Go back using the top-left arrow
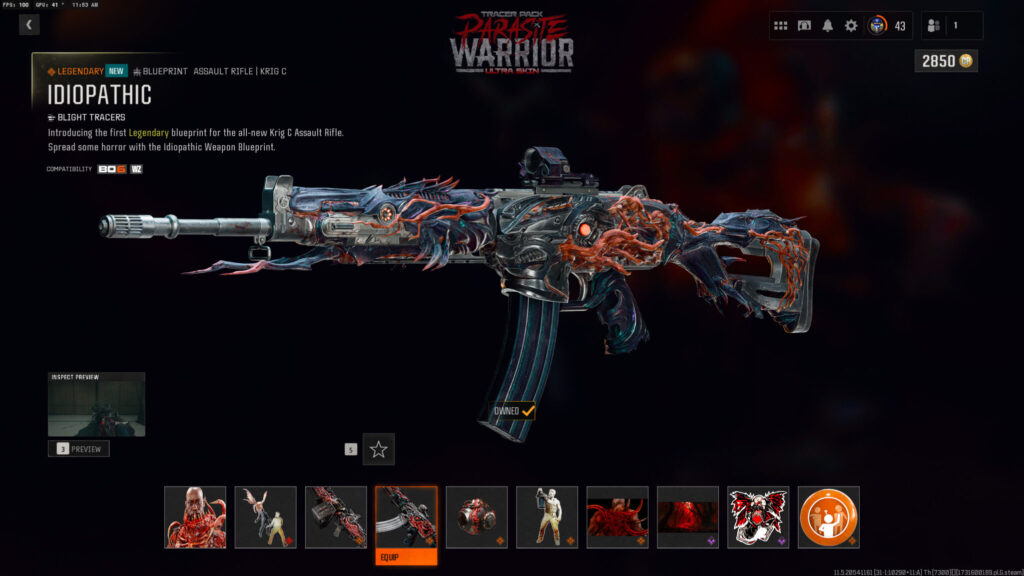This screenshot has height=576, width=1024. 29,25
